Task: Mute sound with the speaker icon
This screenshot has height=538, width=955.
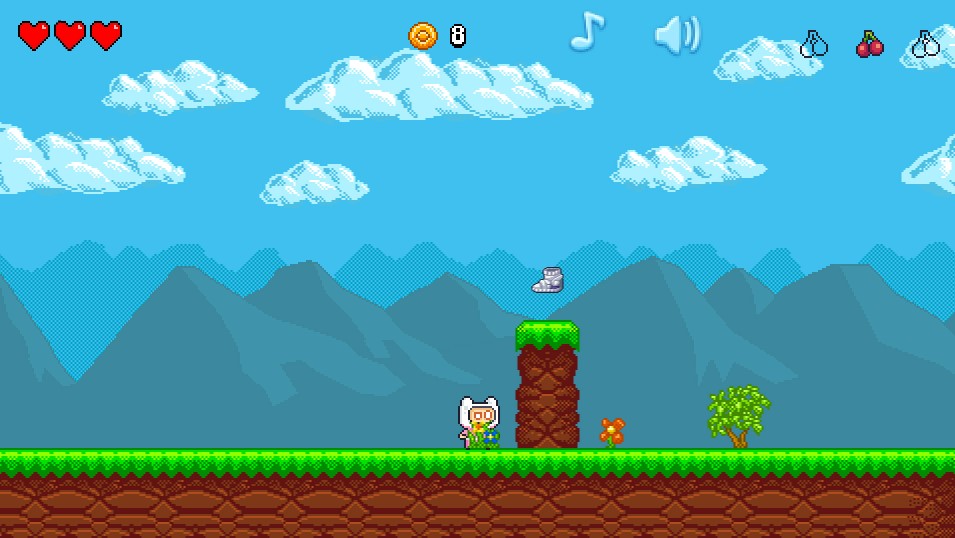Action: (x=676, y=35)
